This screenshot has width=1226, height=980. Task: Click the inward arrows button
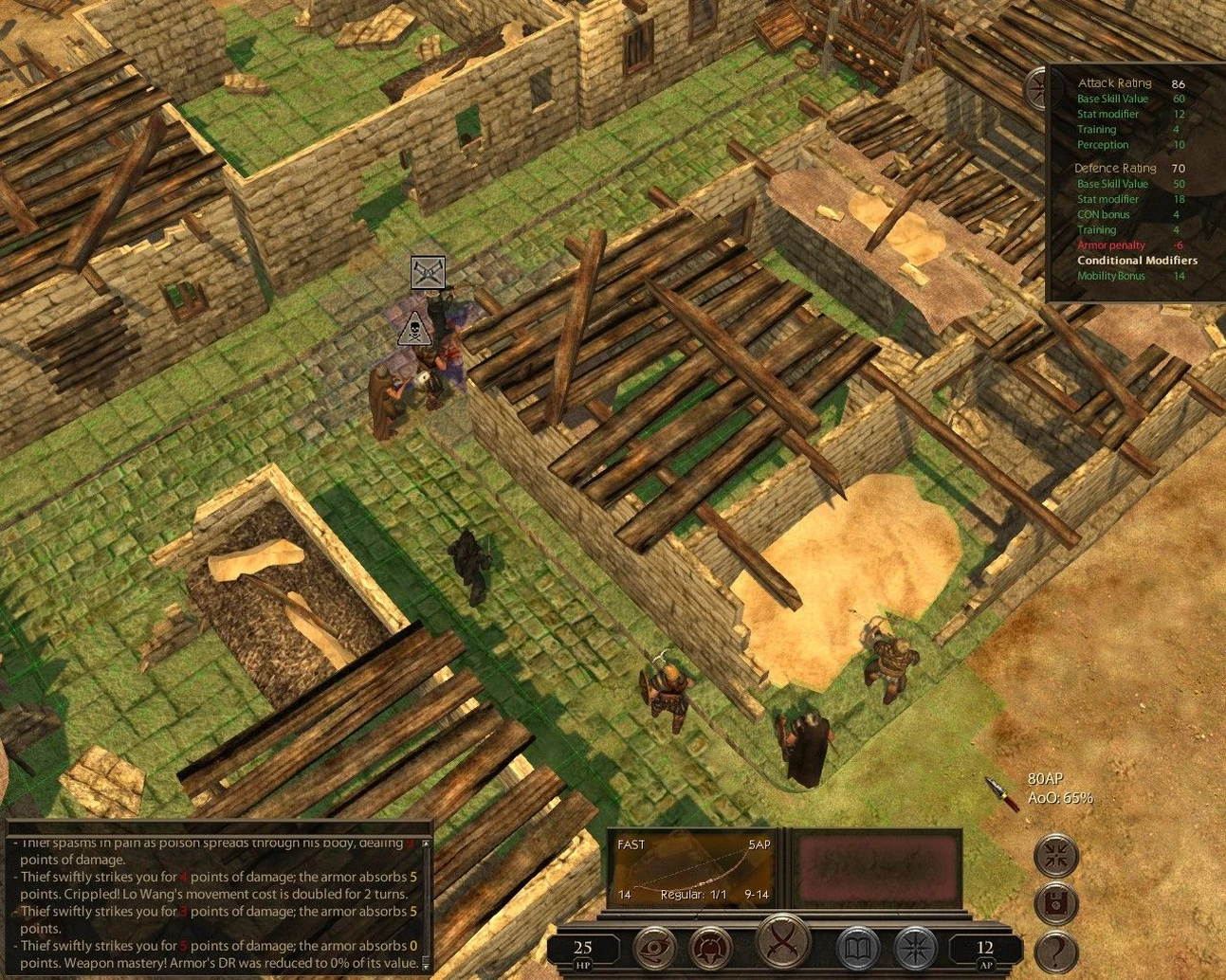1055,855
